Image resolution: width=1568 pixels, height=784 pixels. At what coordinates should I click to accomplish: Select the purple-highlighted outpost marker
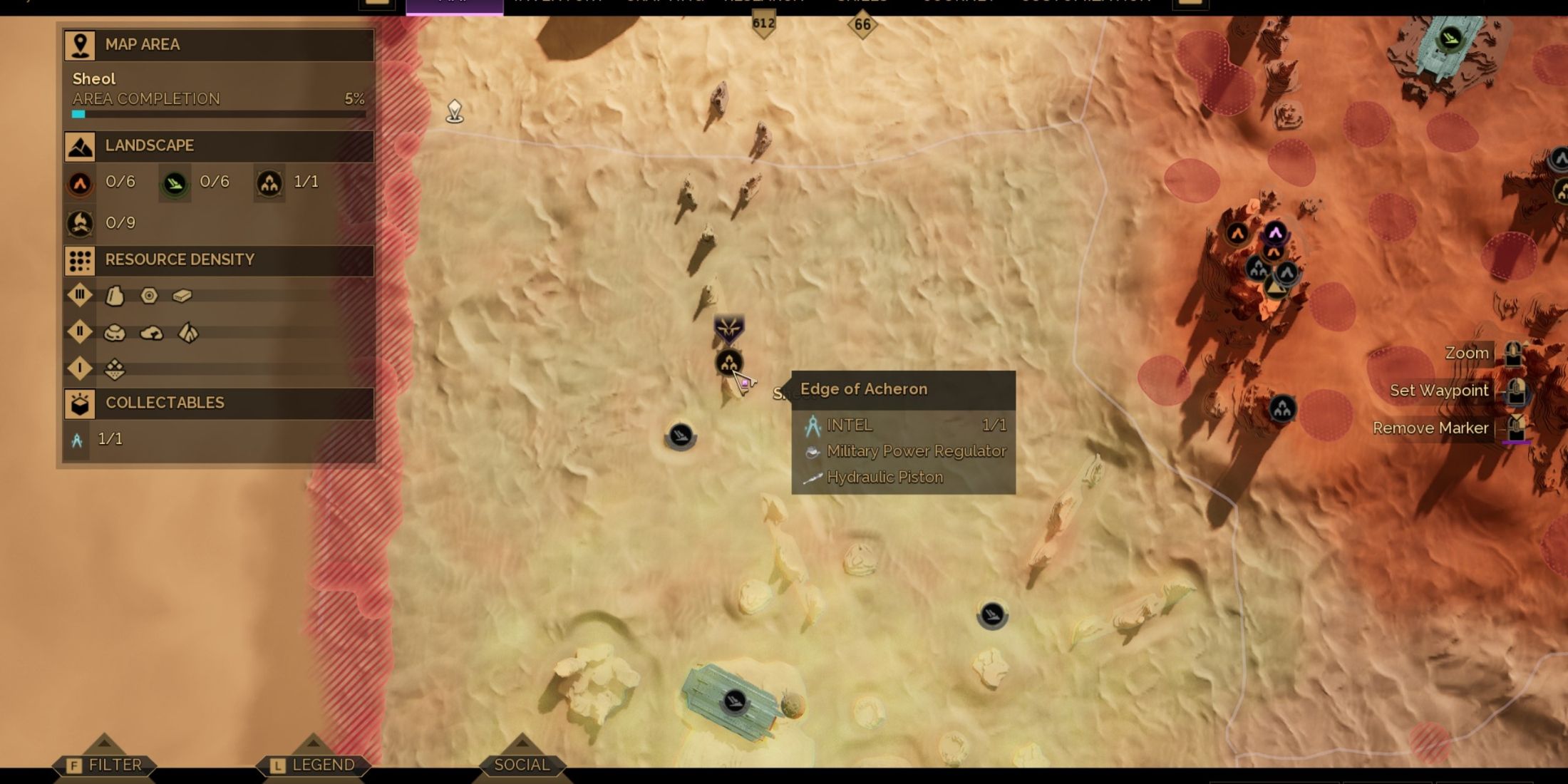click(1275, 232)
